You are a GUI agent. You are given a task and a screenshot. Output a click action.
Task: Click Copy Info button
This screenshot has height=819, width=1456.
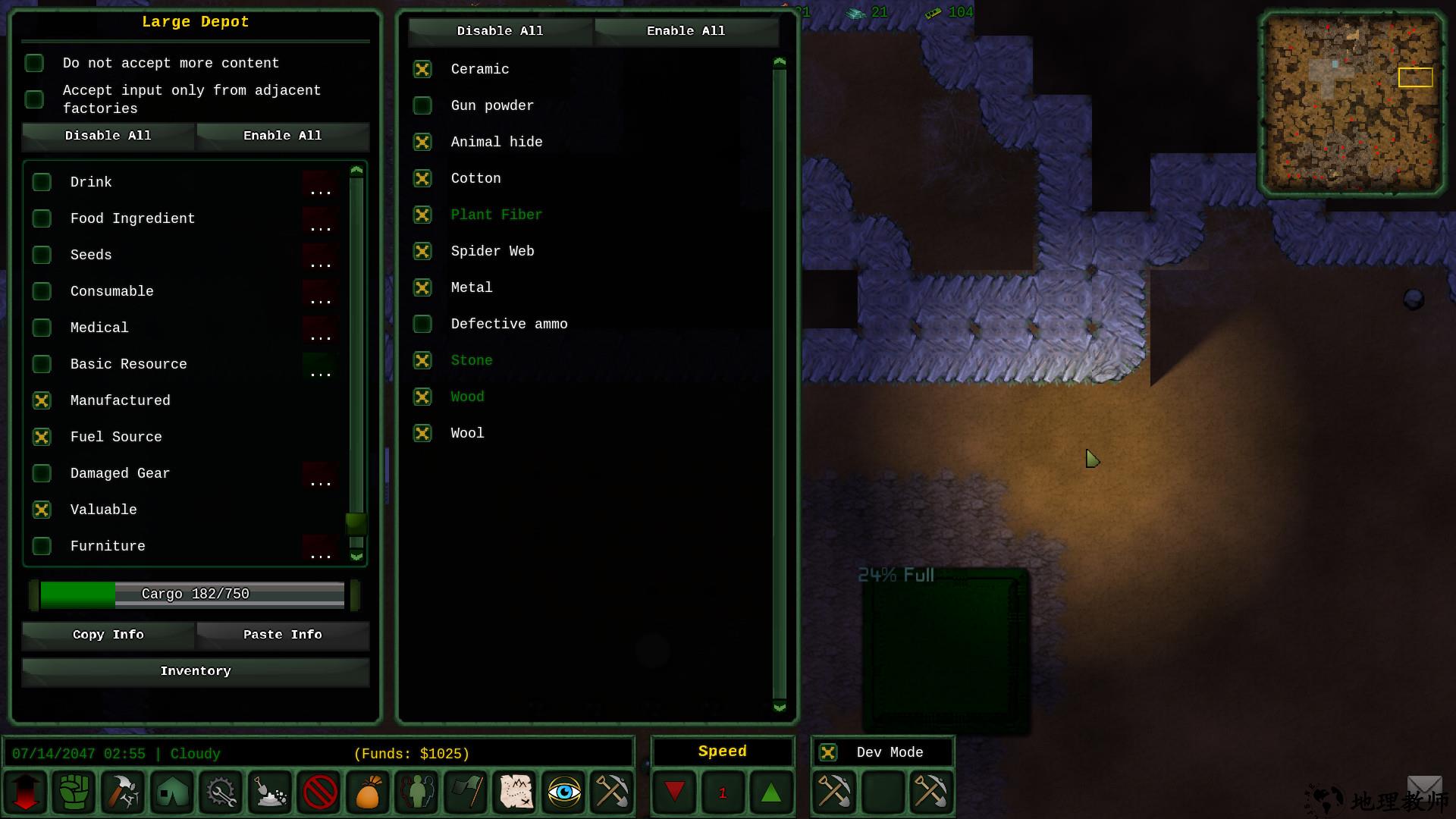tap(108, 635)
